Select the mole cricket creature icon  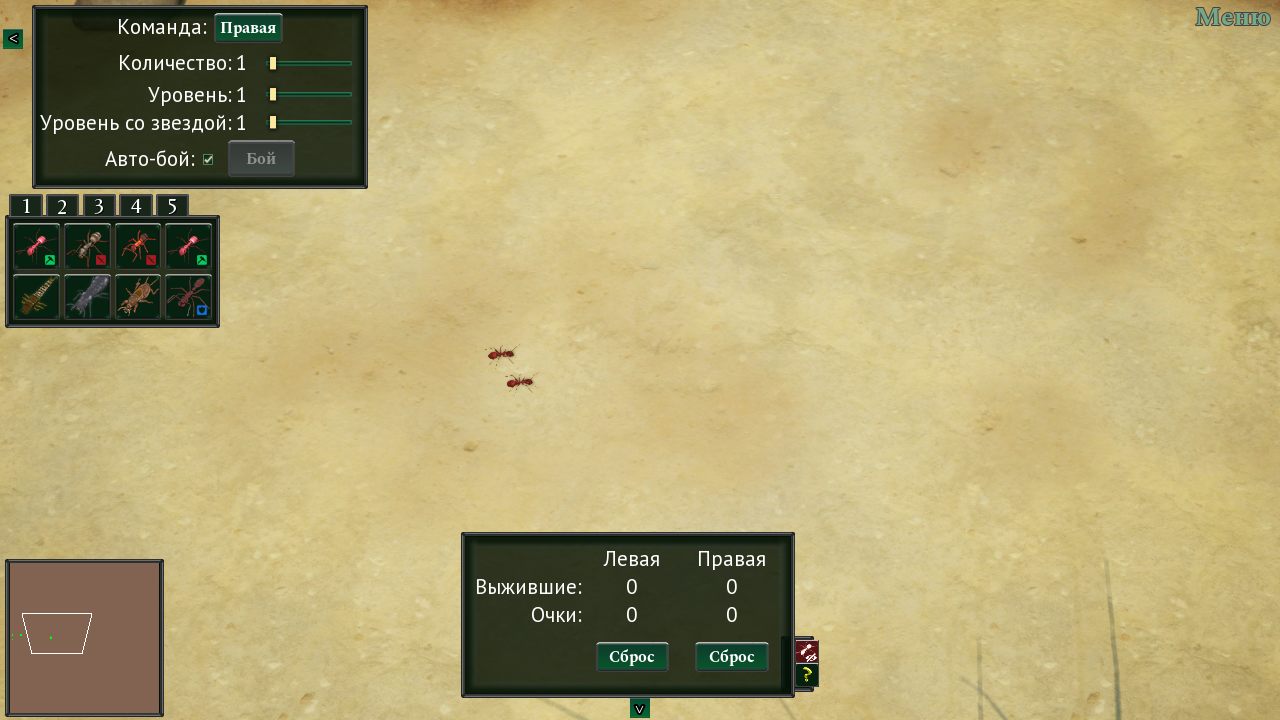[x=138, y=297]
